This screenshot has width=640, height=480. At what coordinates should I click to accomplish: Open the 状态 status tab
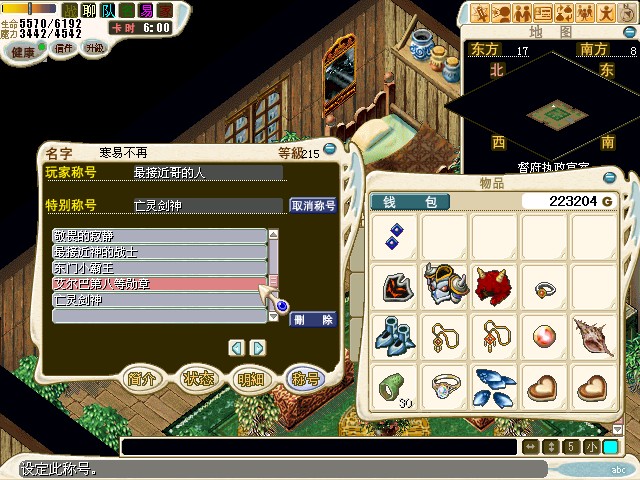[197, 379]
